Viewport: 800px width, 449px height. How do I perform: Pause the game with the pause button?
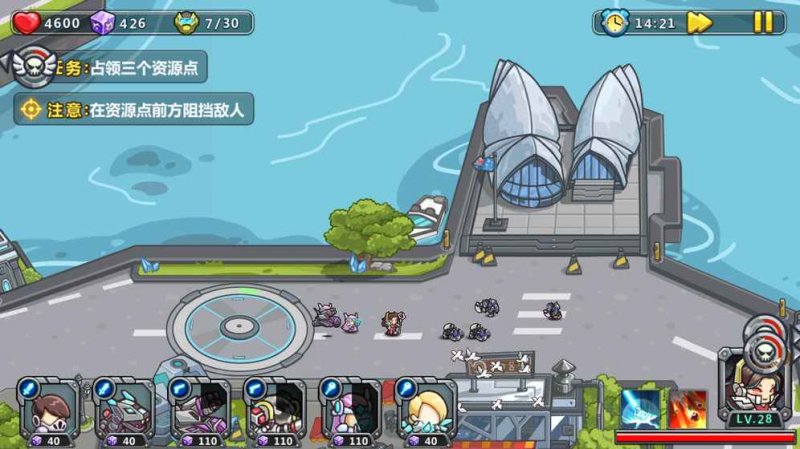coord(763,22)
